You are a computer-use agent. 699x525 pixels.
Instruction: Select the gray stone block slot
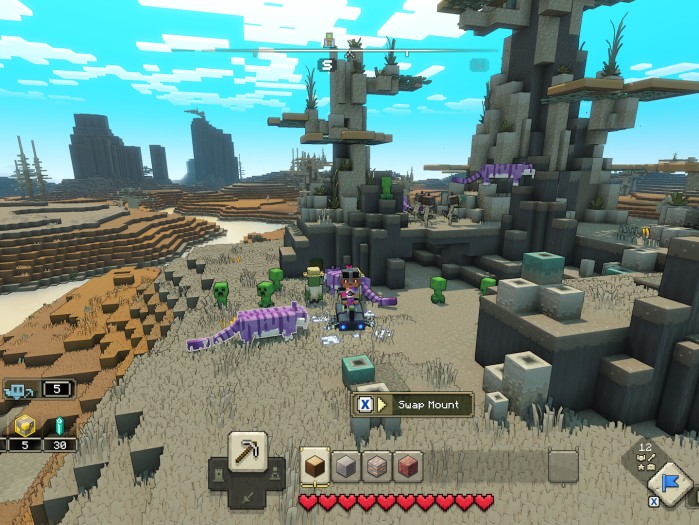point(346,466)
